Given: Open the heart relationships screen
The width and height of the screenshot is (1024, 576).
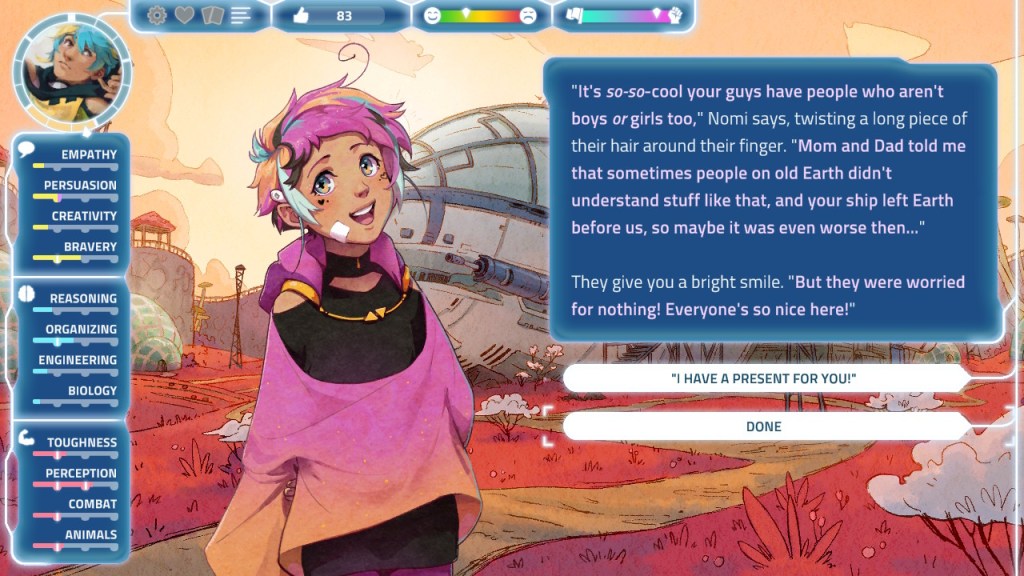Looking at the screenshot, I should tap(185, 15).
